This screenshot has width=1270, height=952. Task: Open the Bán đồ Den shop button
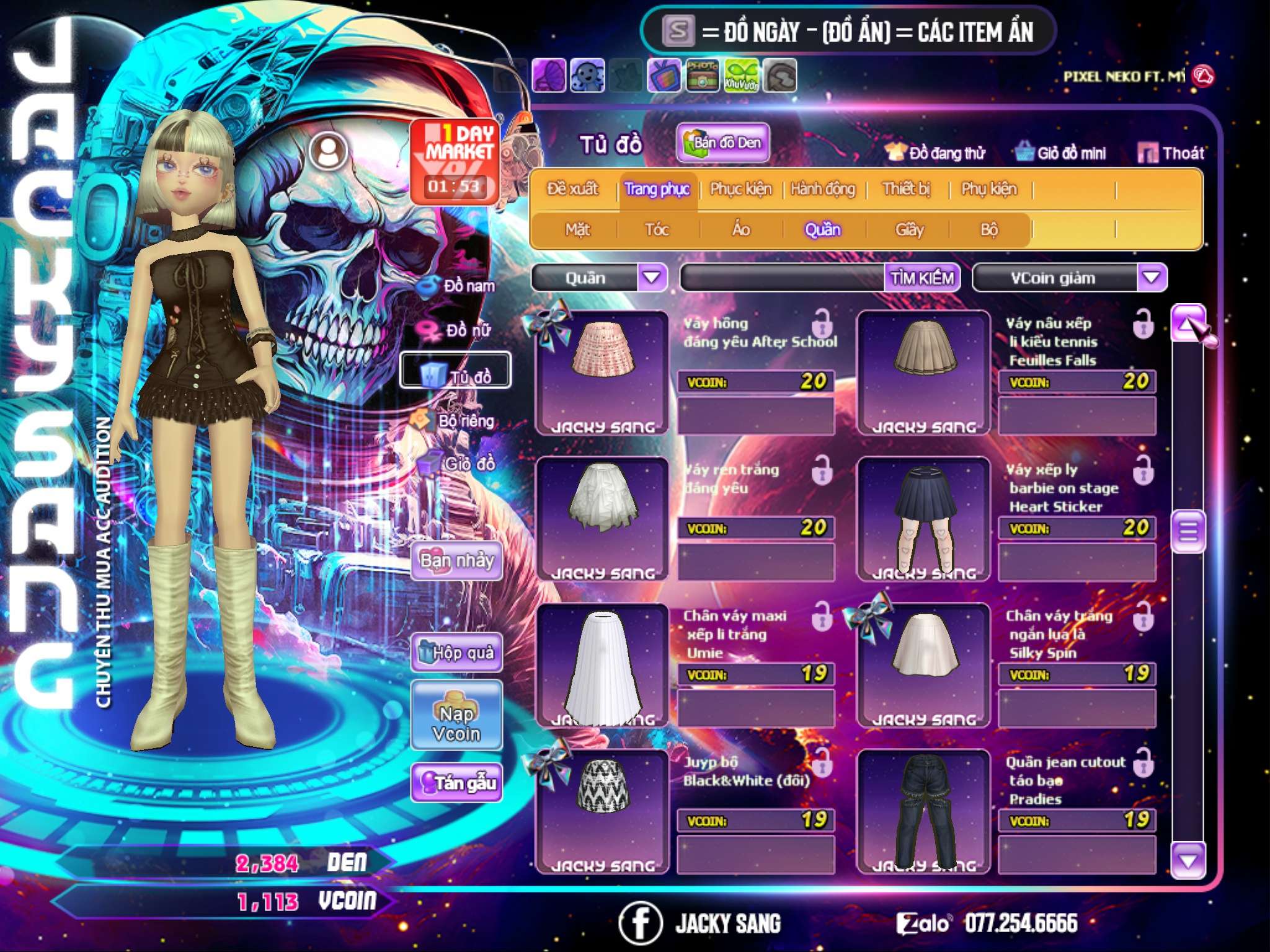point(723,143)
